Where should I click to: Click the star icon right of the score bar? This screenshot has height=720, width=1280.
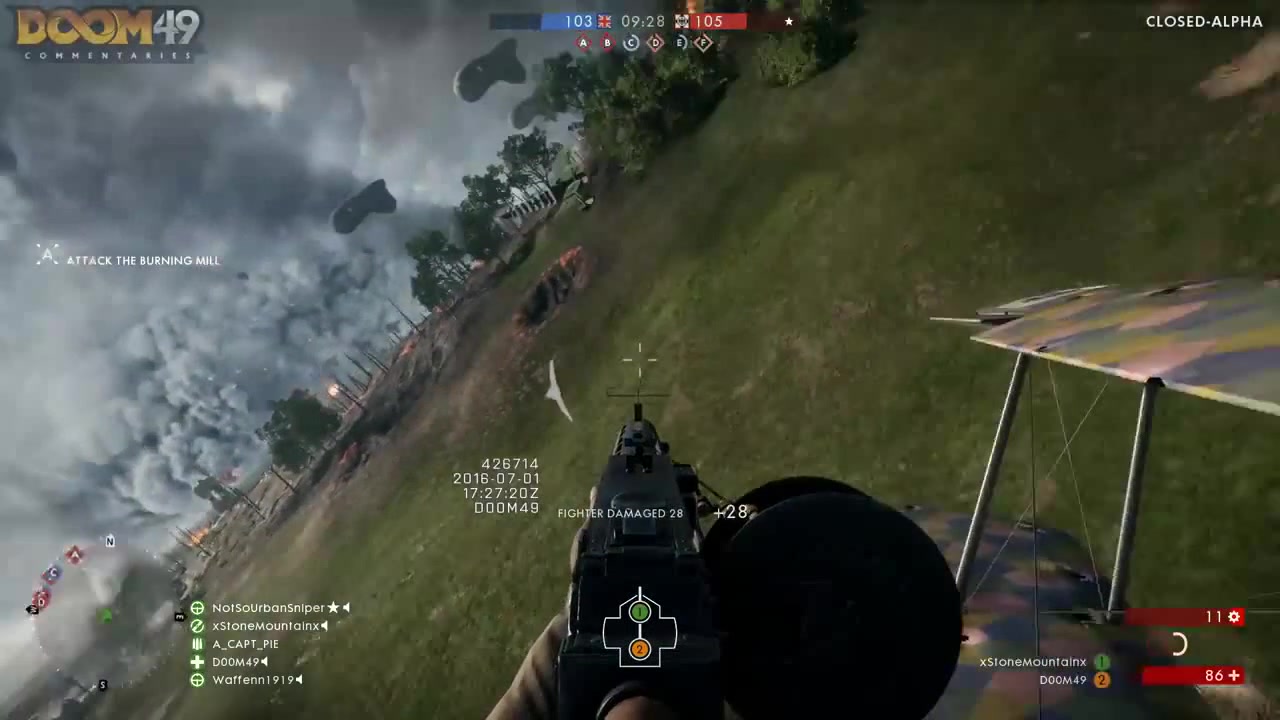(x=788, y=21)
